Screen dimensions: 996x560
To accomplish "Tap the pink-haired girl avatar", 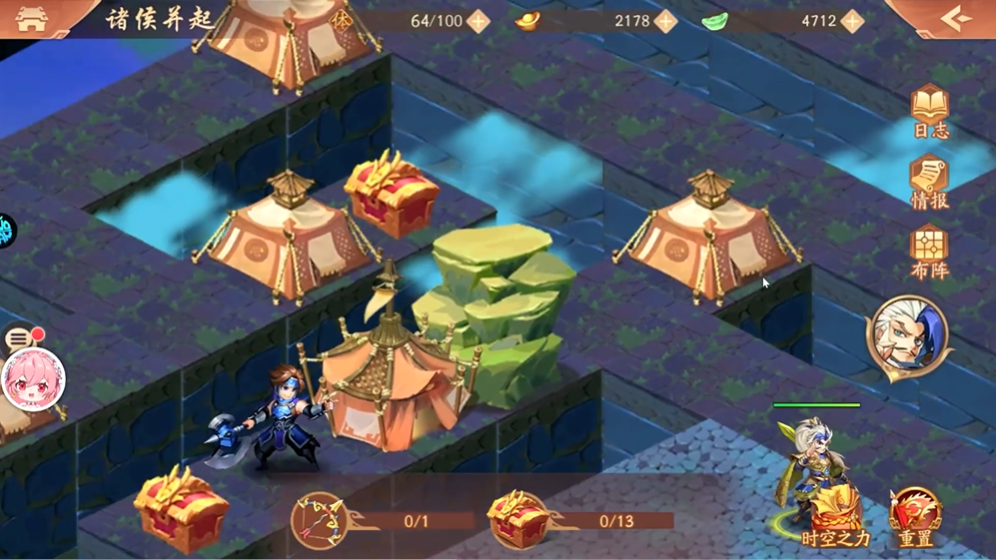I will [x=32, y=380].
